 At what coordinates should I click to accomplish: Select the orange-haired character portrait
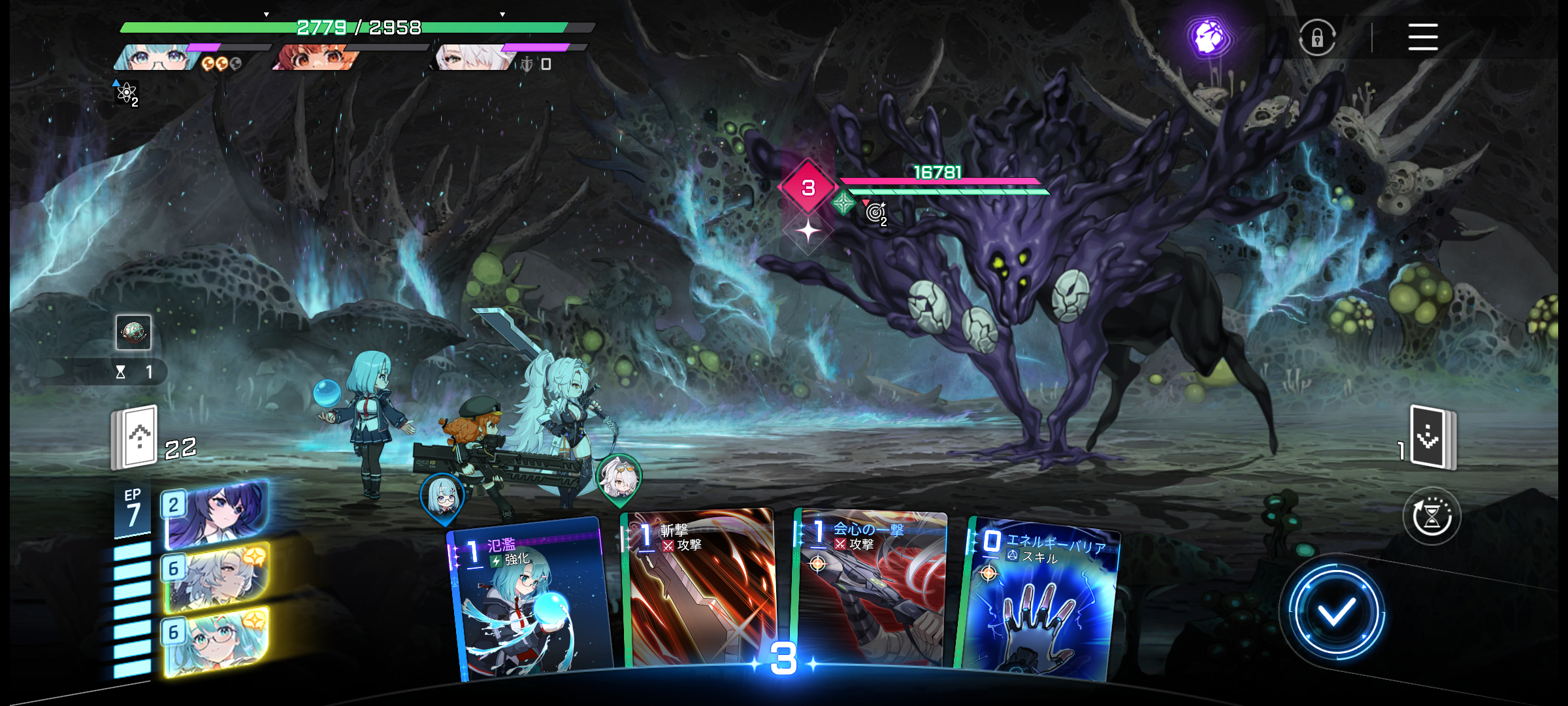pyautogui.click(x=315, y=58)
